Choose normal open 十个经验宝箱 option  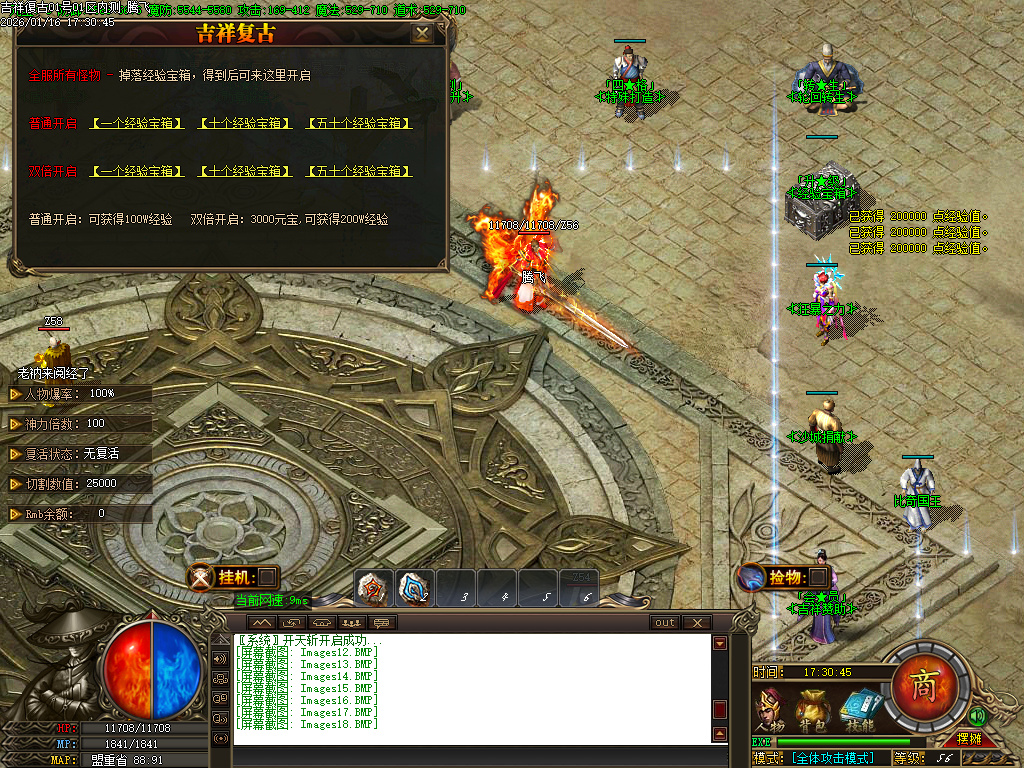point(245,123)
